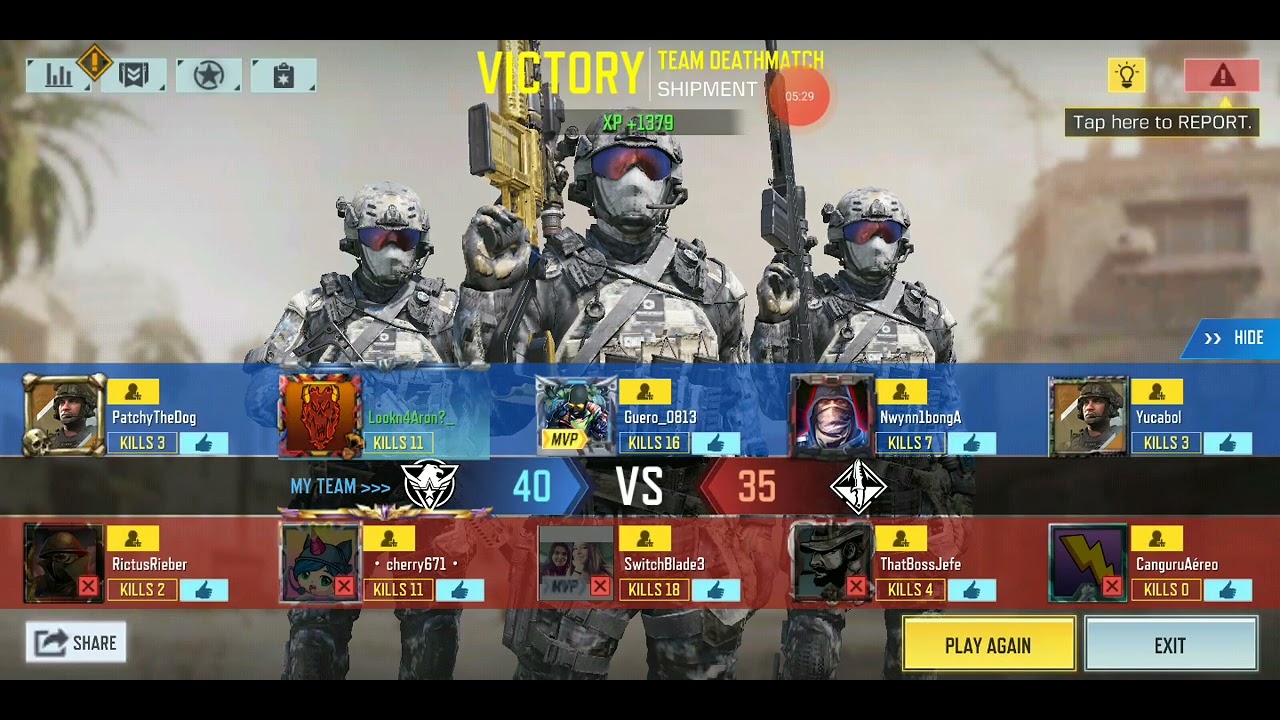Open the lightbulb tips icon
Screen dimensions: 1280x720
coord(1126,76)
